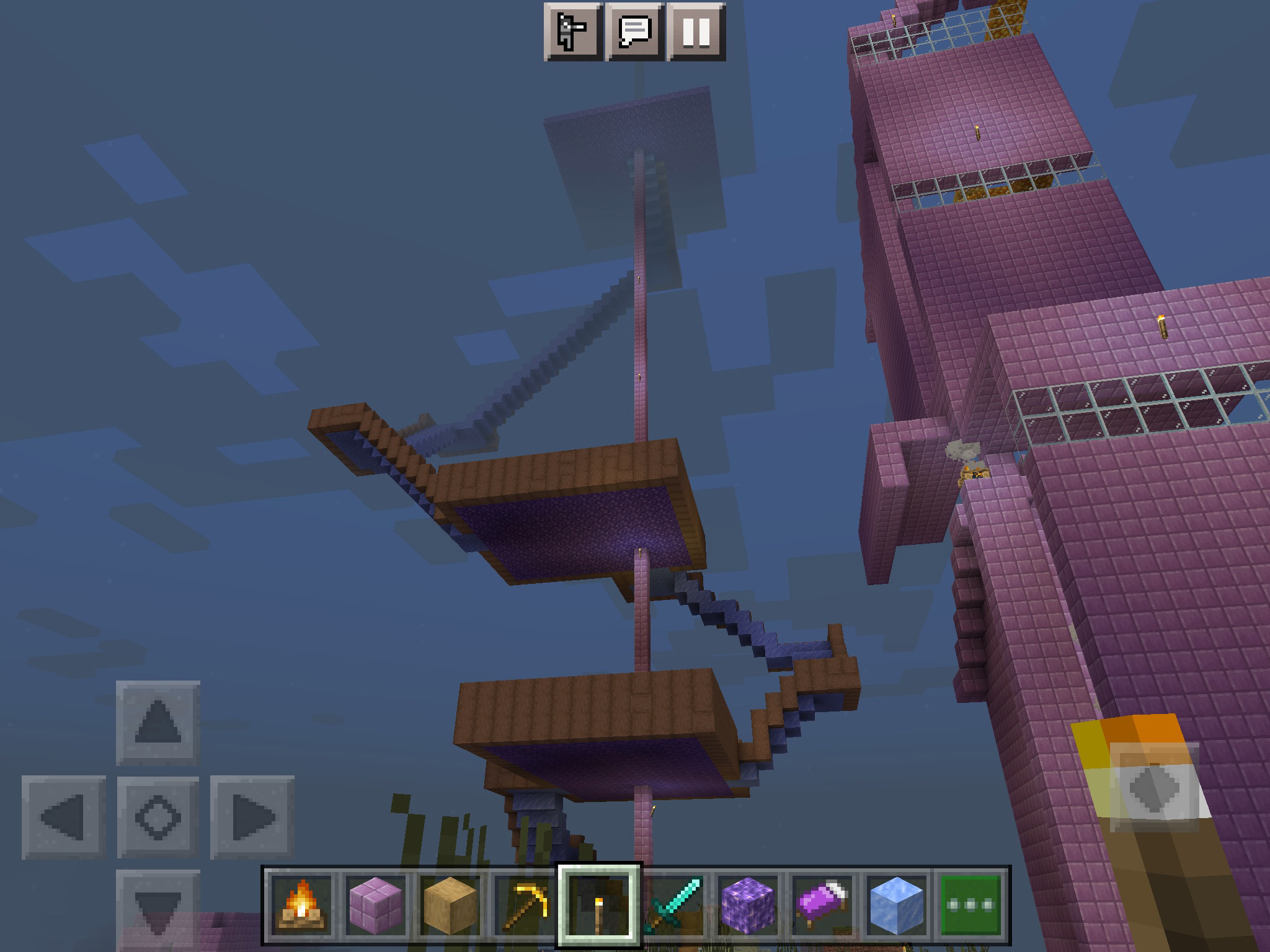Open the chat window

pos(634,31)
